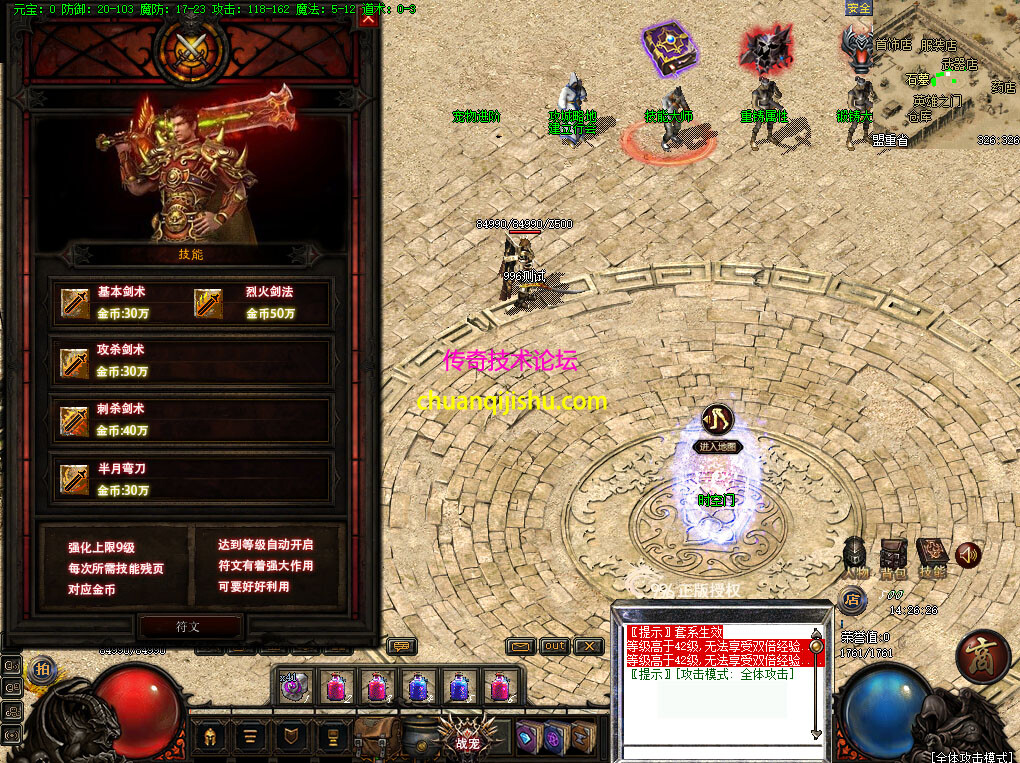Open the 店 shop button

click(x=852, y=601)
